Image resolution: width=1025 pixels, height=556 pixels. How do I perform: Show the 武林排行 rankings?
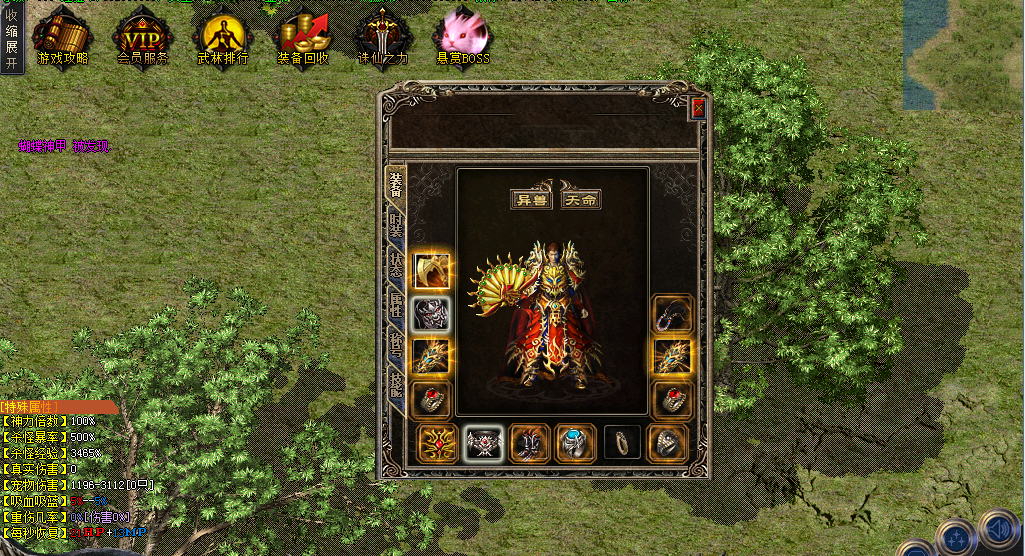[x=222, y=38]
